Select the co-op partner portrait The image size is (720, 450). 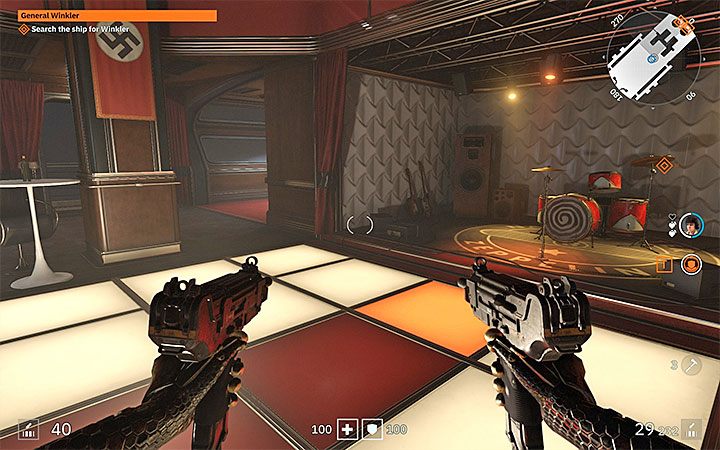(x=689, y=224)
